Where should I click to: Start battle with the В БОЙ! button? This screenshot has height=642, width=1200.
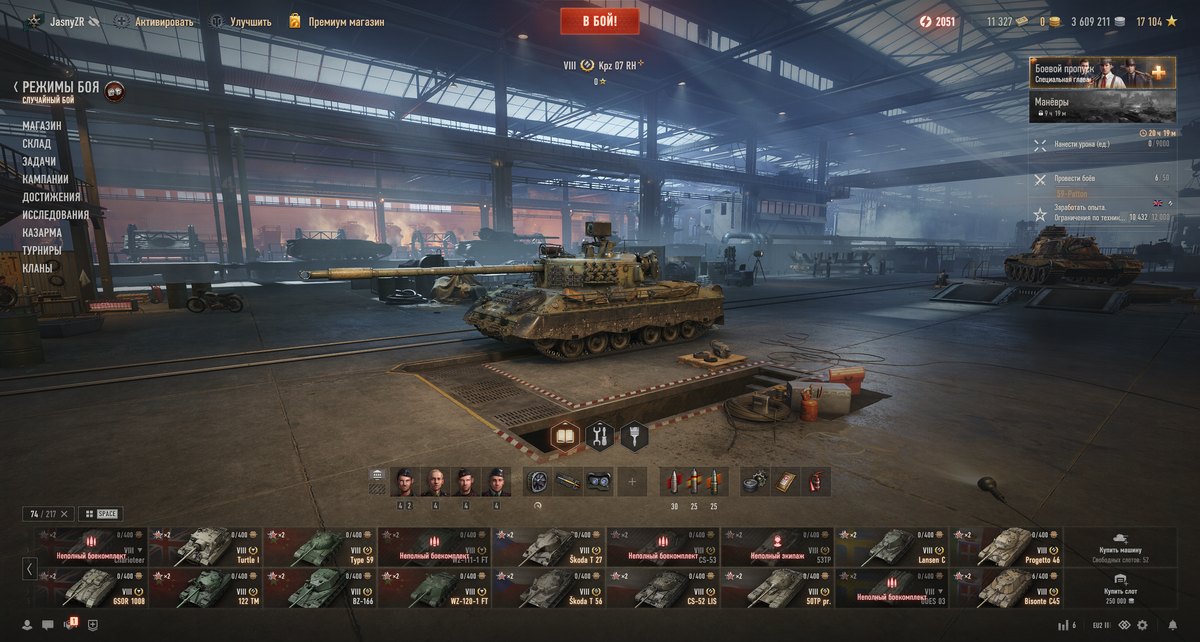coord(599,20)
